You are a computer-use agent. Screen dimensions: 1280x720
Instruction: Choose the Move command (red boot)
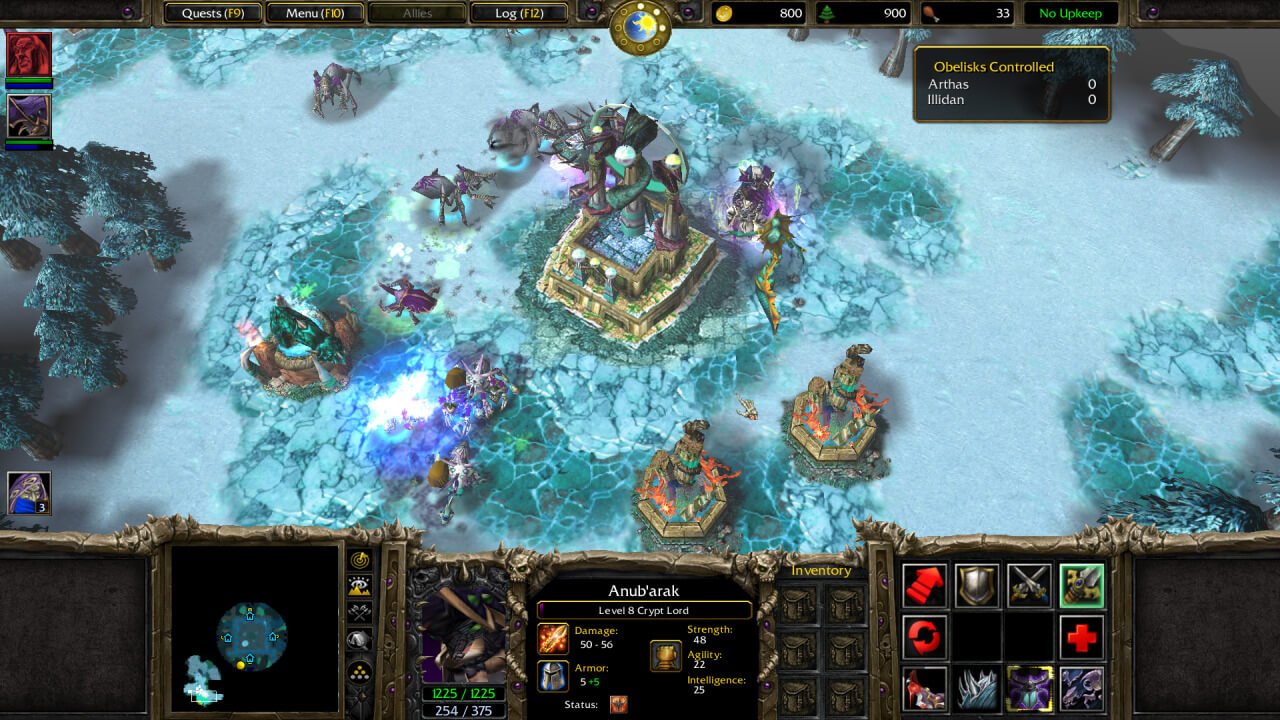pos(925,586)
